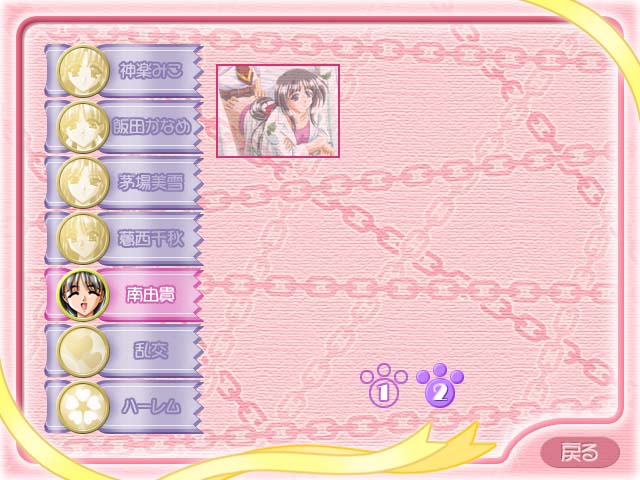This screenshot has width=640, height=480.
Task: Switch to page 2 paw icon
Action: pyautogui.click(x=439, y=388)
